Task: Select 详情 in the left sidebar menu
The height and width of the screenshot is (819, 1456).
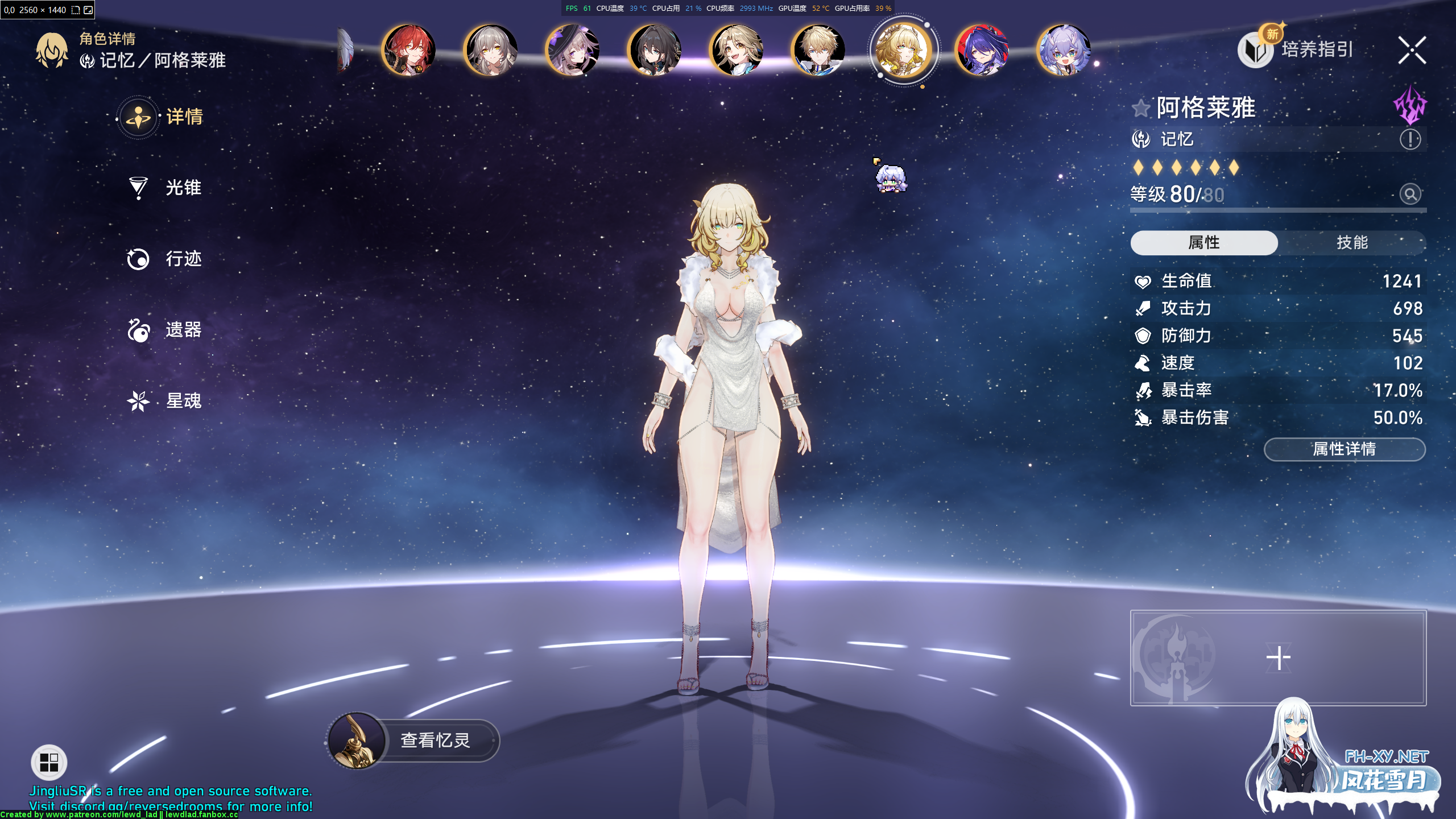Action: (x=182, y=117)
